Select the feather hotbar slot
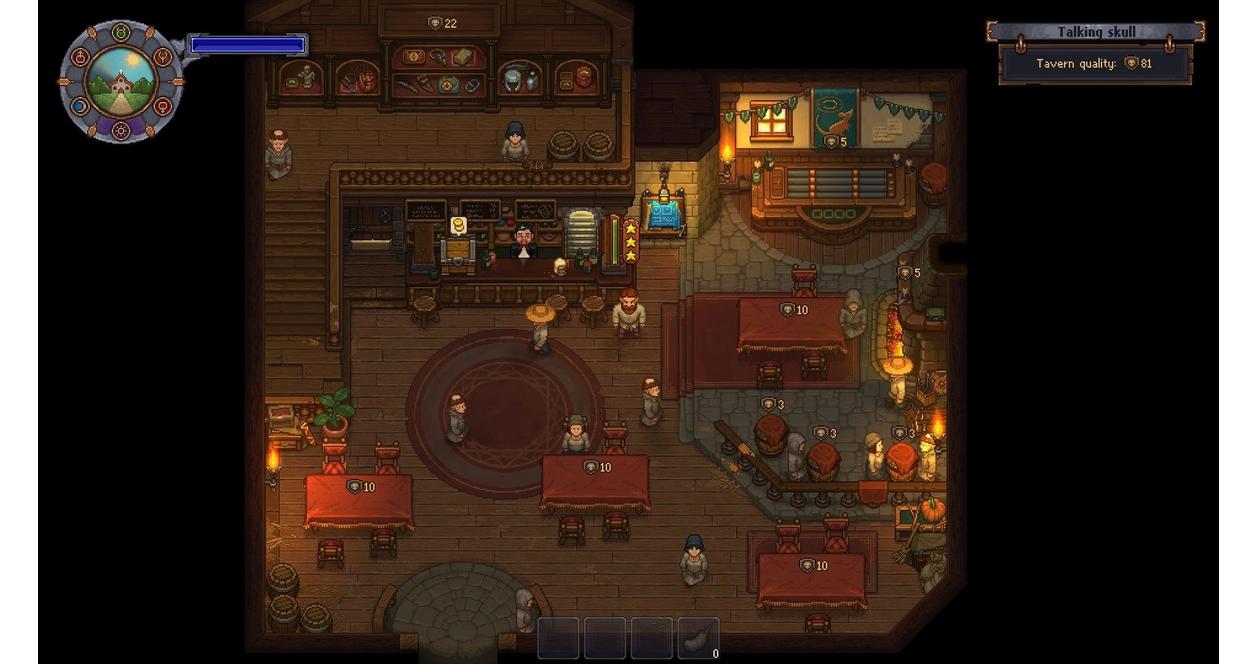Screen dimensions: 1256x664 point(698,638)
